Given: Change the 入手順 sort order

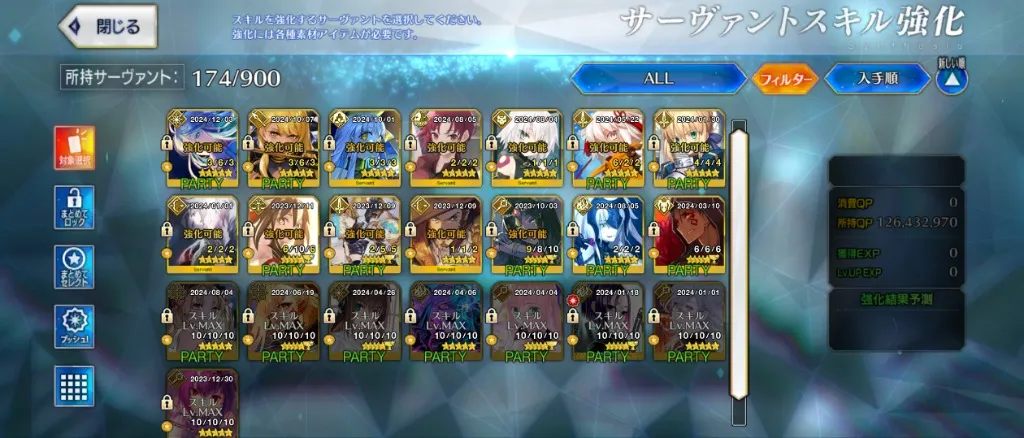Looking at the screenshot, I should [x=877, y=78].
